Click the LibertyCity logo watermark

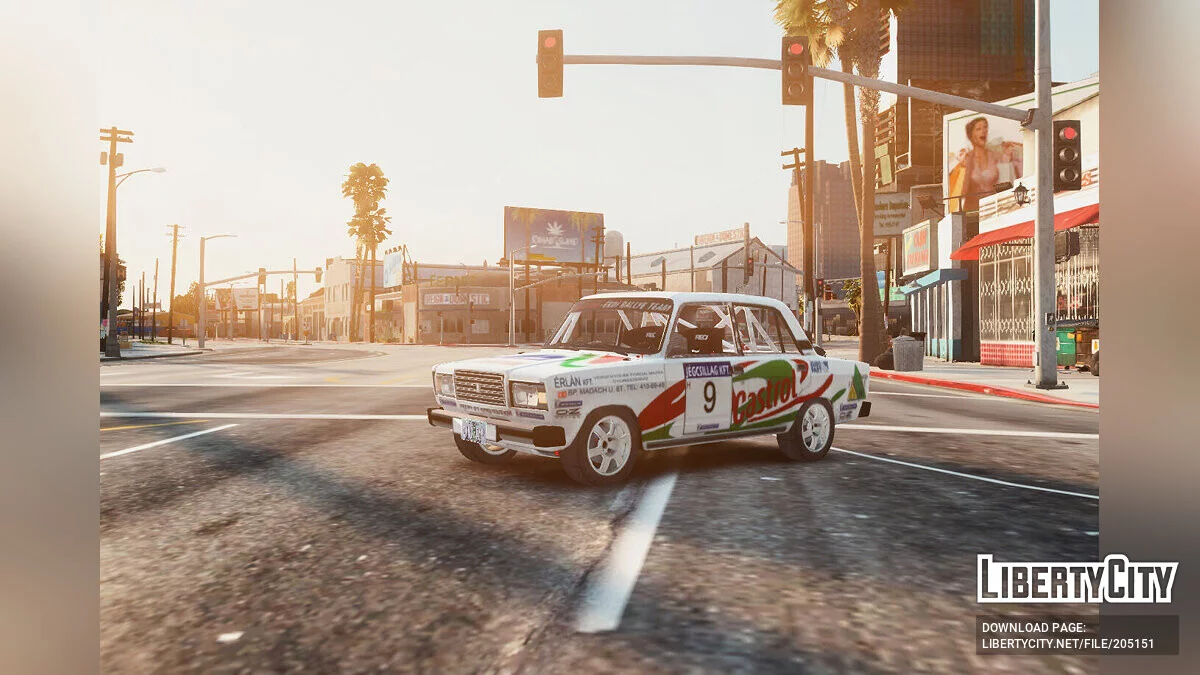click(1077, 579)
